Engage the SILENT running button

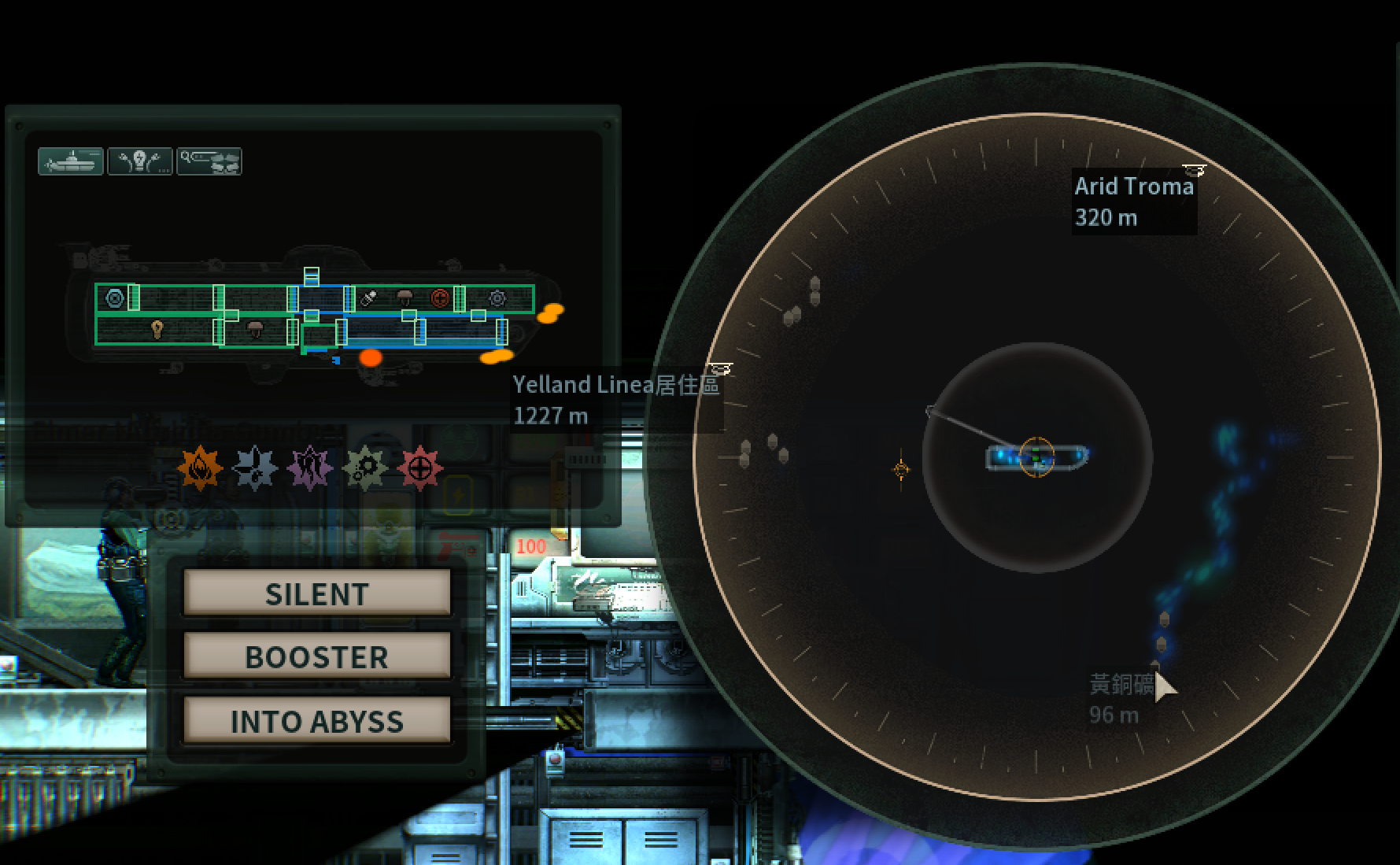click(316, 593)
